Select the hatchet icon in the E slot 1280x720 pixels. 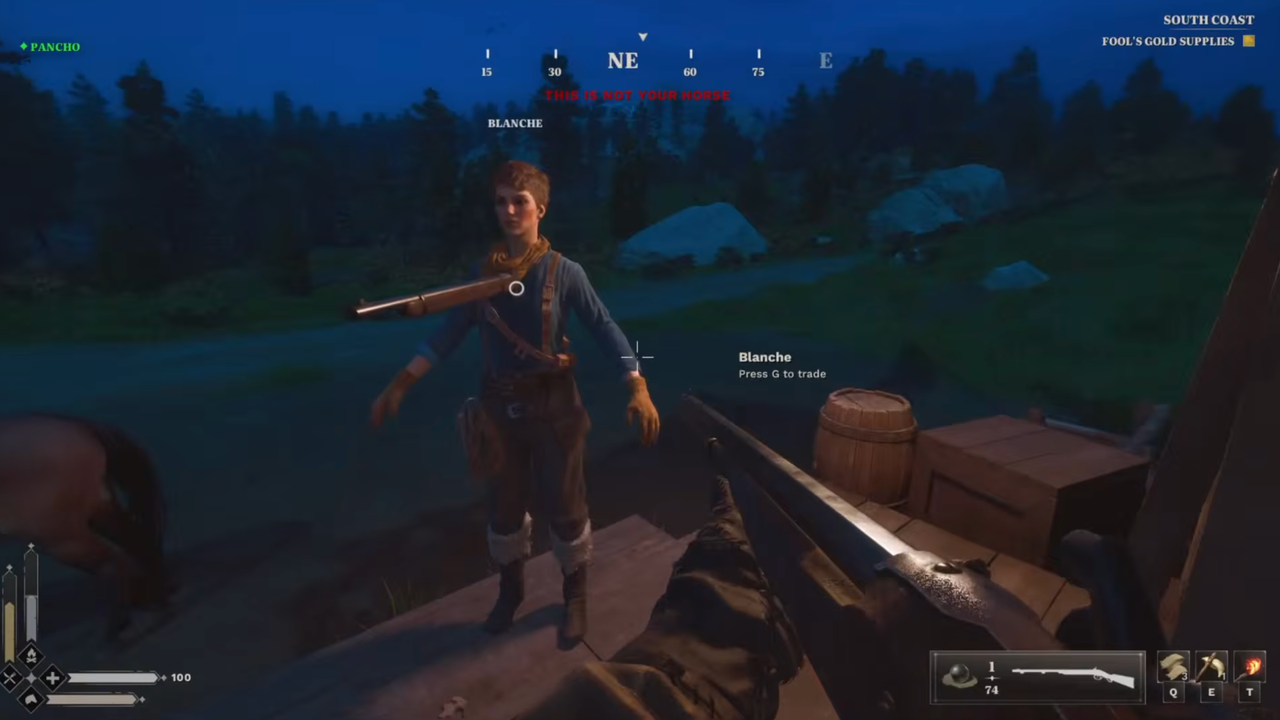click(x=1211, y=665)
